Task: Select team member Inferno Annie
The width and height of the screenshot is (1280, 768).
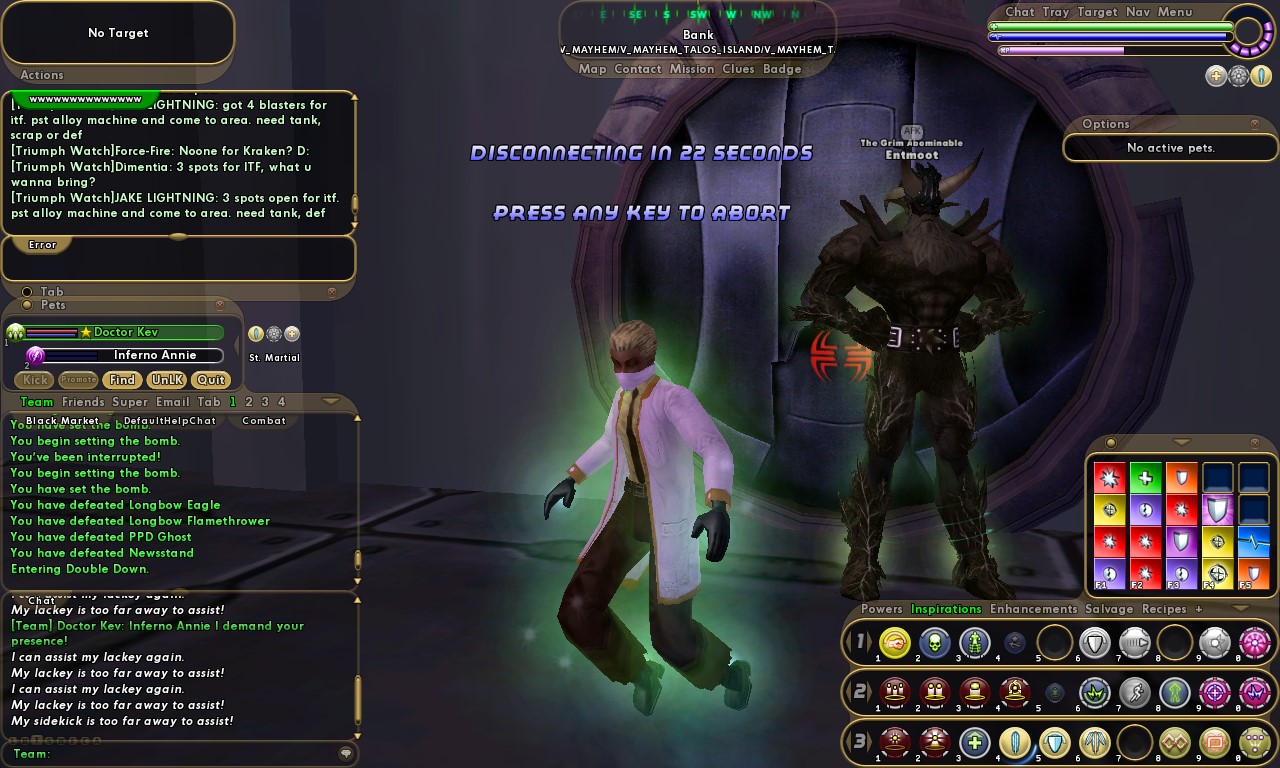Action: [x=154, y=355]
